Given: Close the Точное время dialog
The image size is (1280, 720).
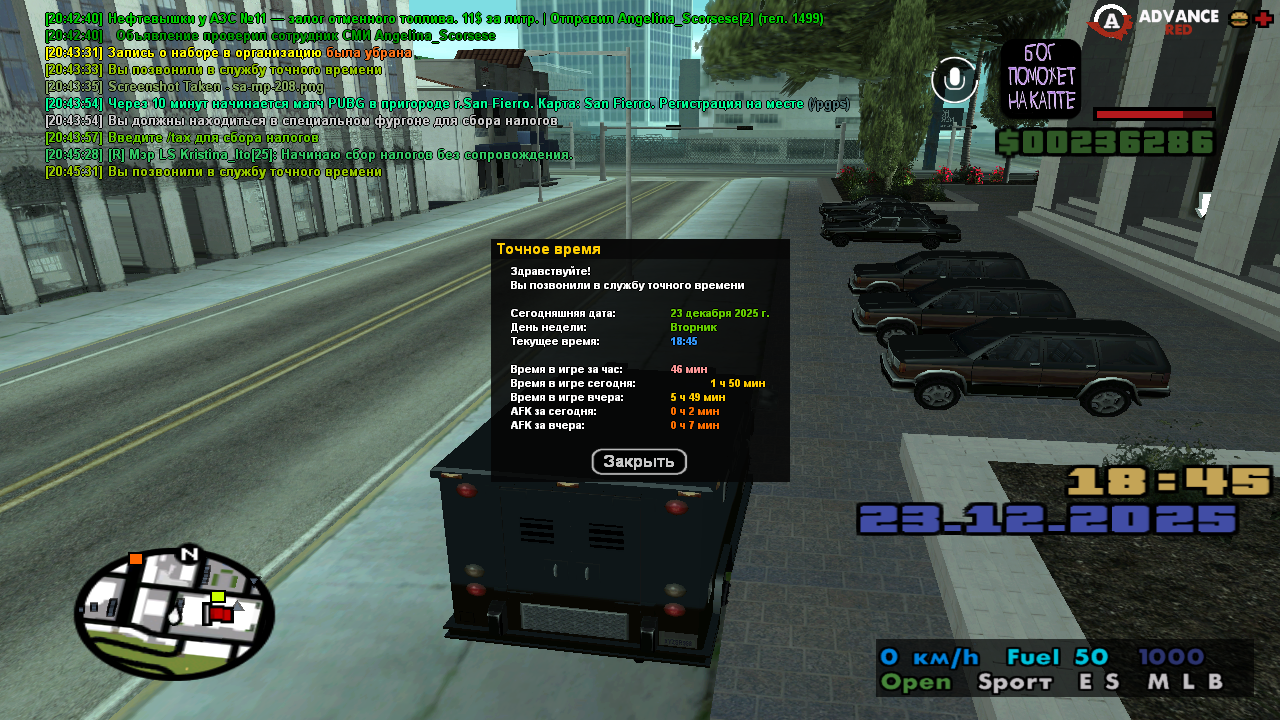Looking at the screenshot, I should (639, 462).
